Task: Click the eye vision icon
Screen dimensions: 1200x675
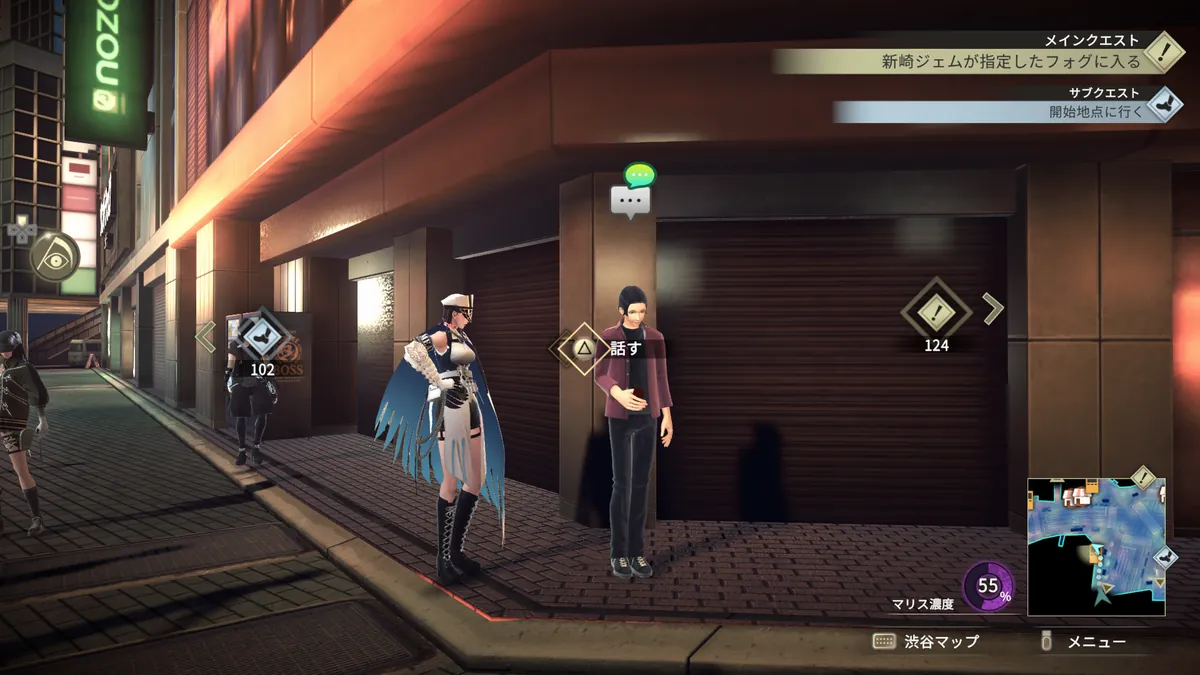Action: 54,256
